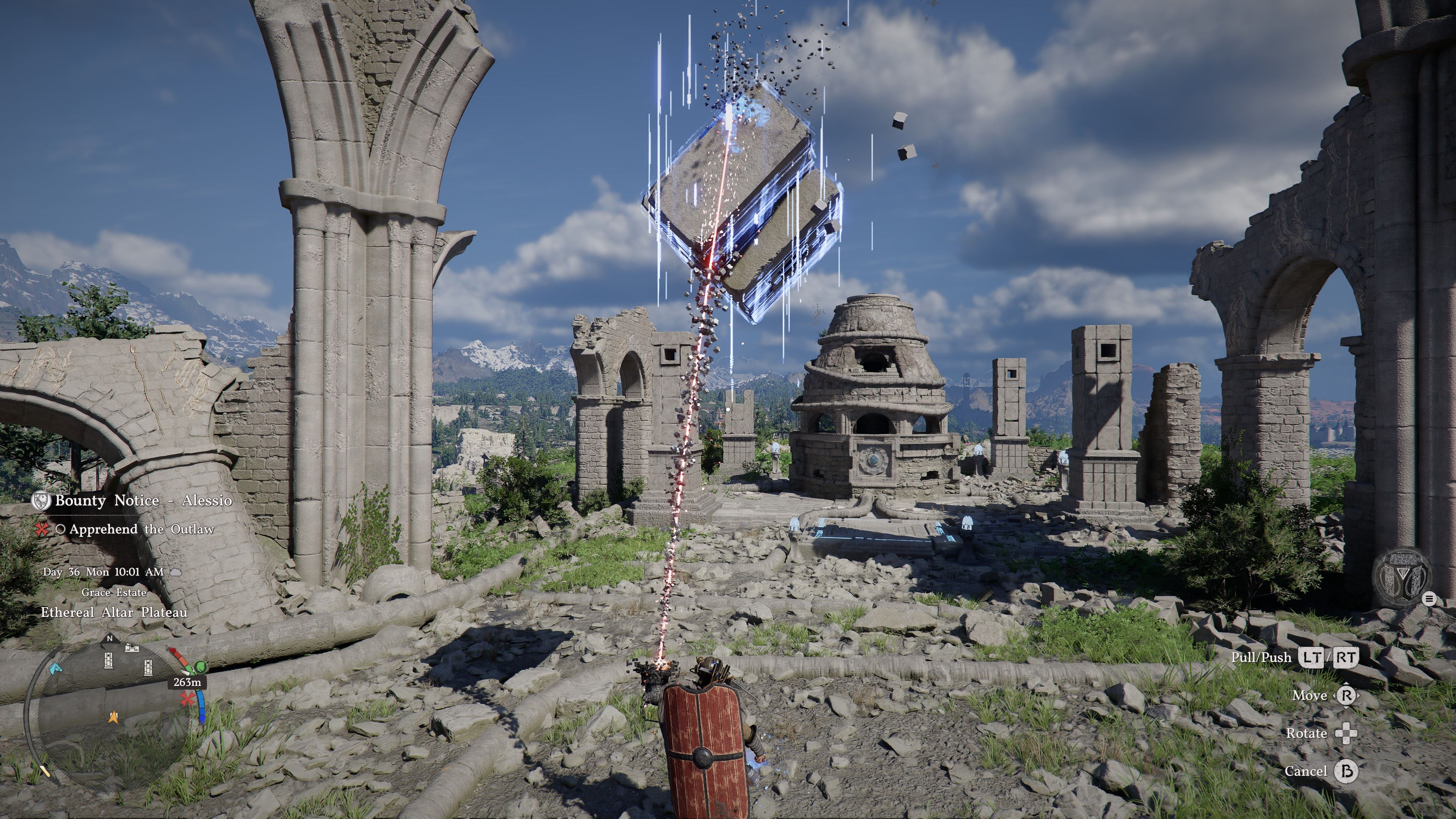
Task: Click the north compass indicator on minimap
Action: [110, 639]
